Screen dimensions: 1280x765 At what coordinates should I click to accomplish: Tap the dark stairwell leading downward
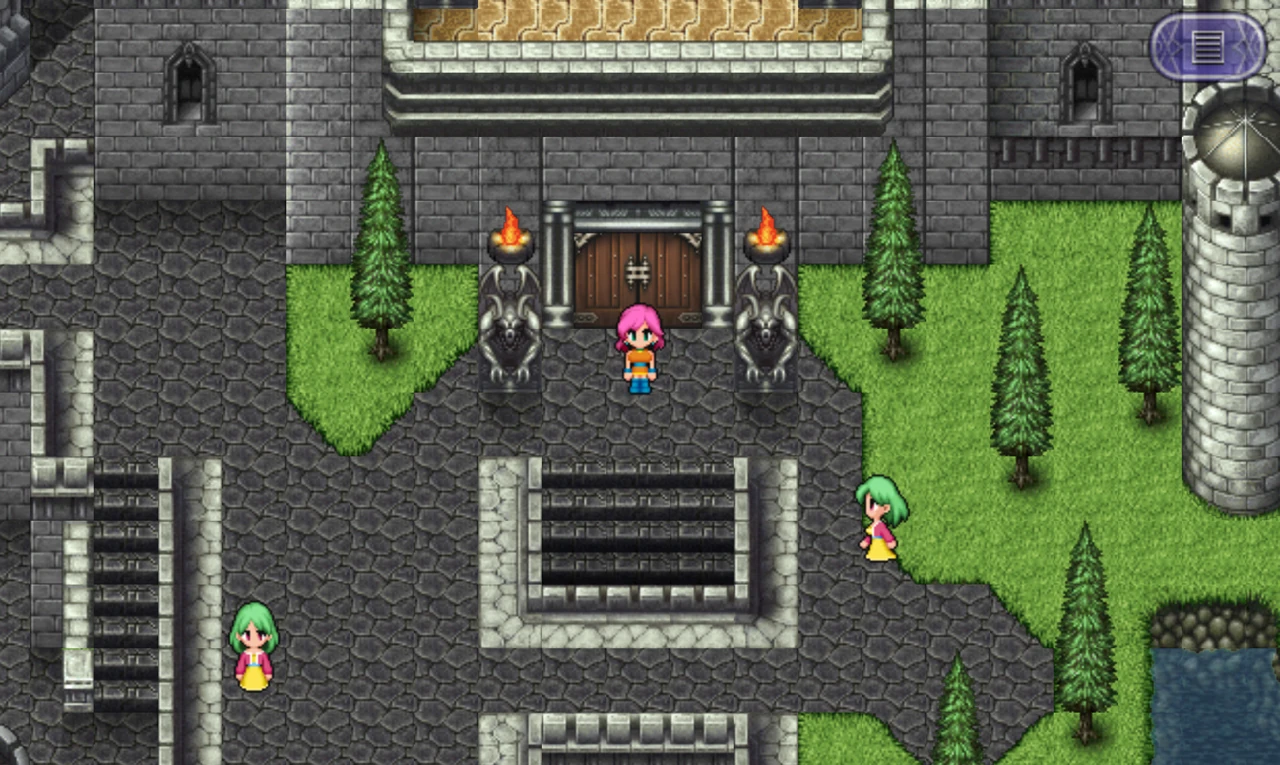coord(637,530)
